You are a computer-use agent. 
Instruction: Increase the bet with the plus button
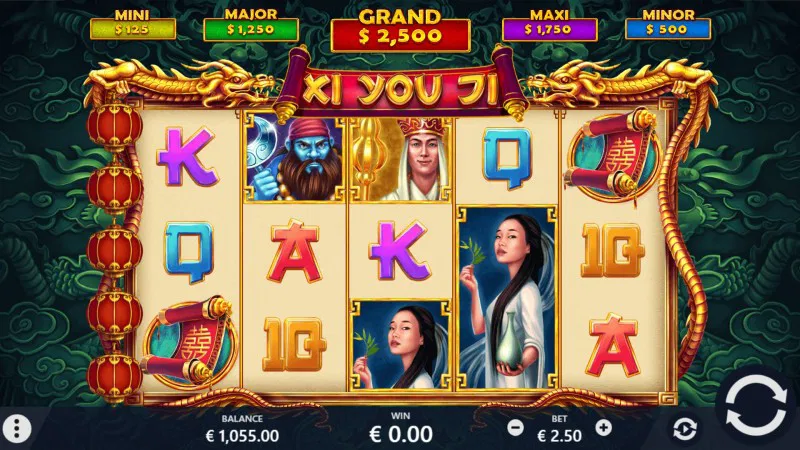click(603, 427)
